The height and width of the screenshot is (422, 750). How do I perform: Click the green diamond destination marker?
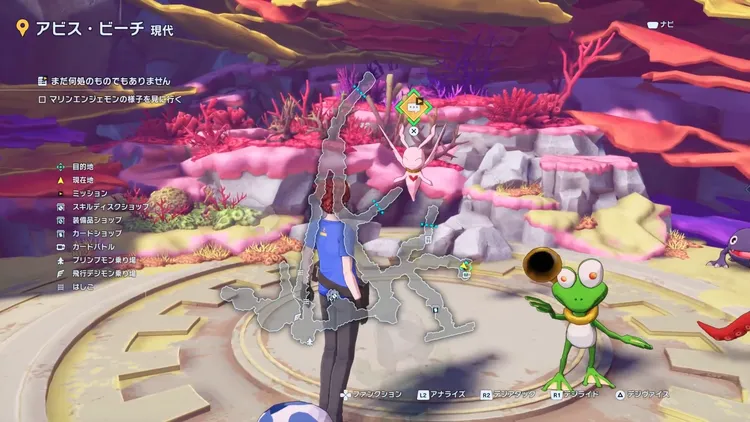click(x=412, y=104)
